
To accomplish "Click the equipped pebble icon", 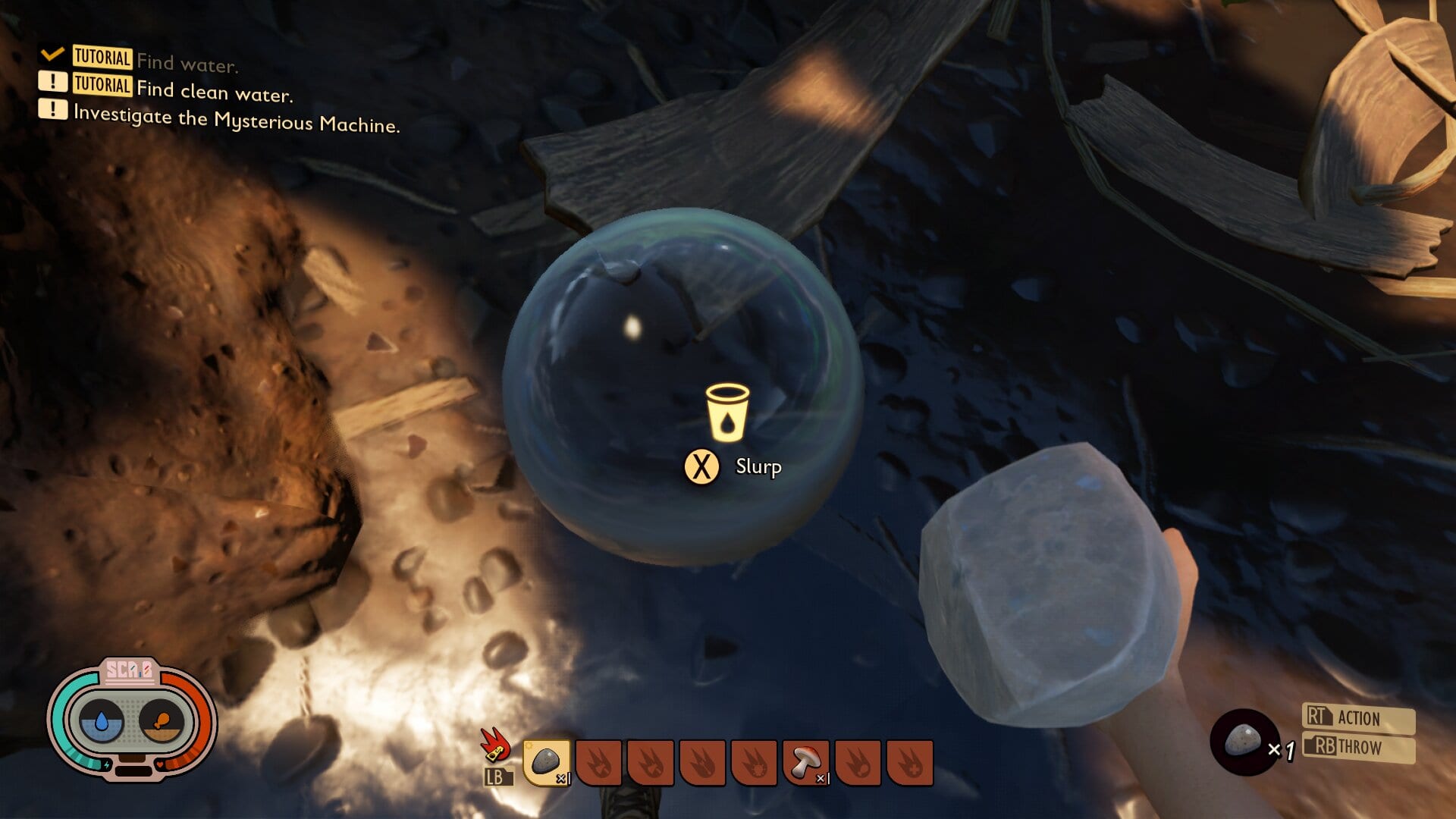I will [1244, 742].
